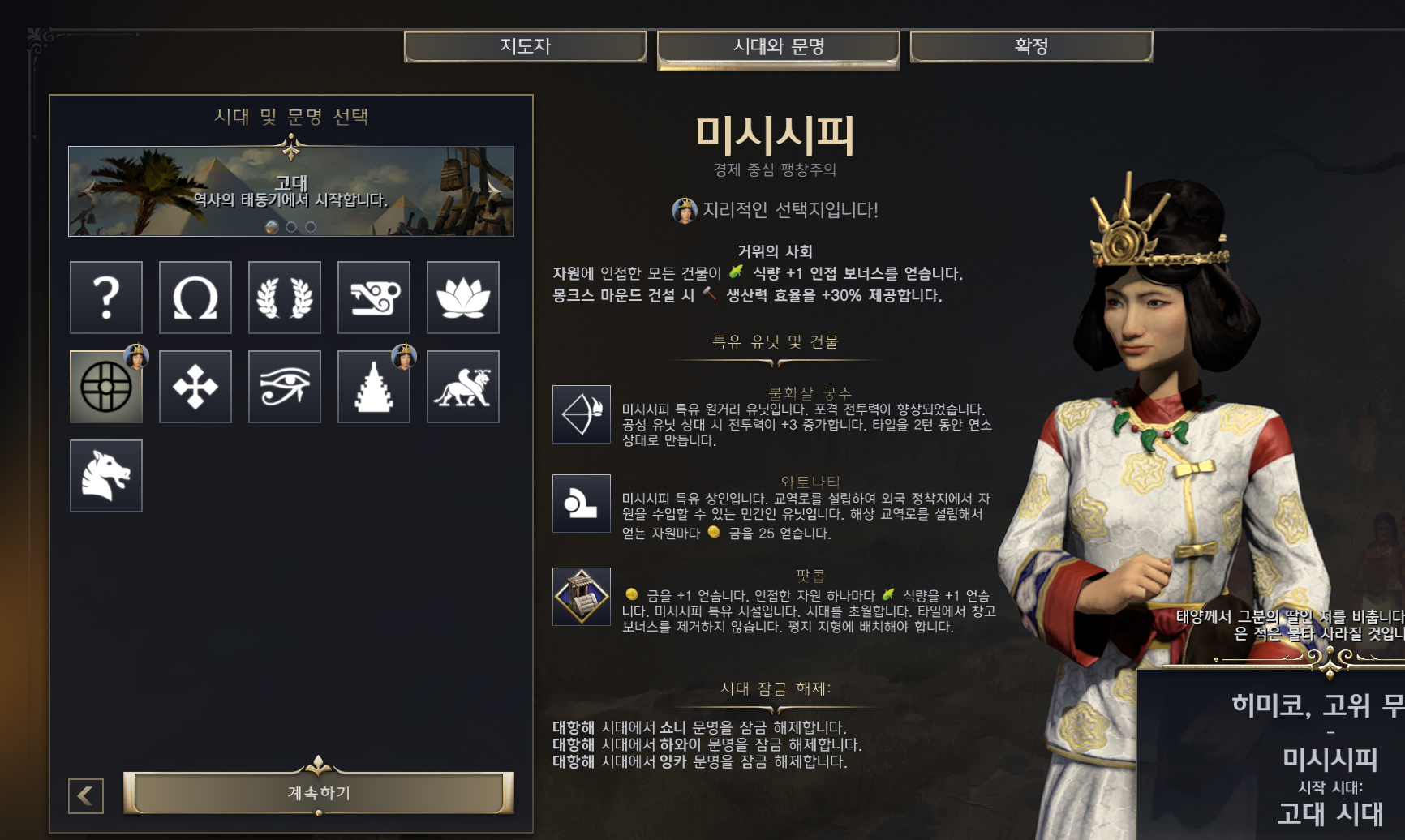Choose the winged lion civilization

[463, 387]
